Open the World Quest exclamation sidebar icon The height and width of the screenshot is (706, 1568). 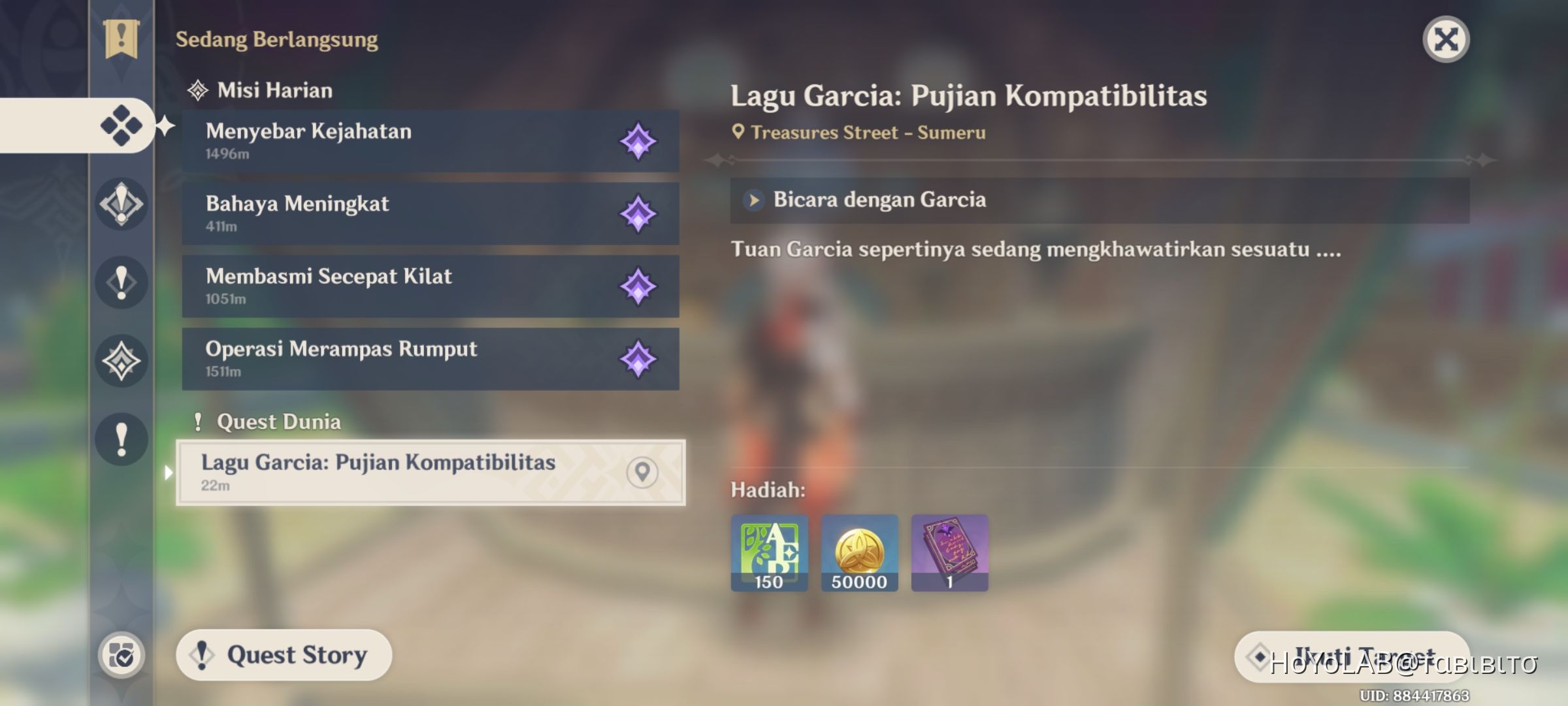[x=122, y=440]
